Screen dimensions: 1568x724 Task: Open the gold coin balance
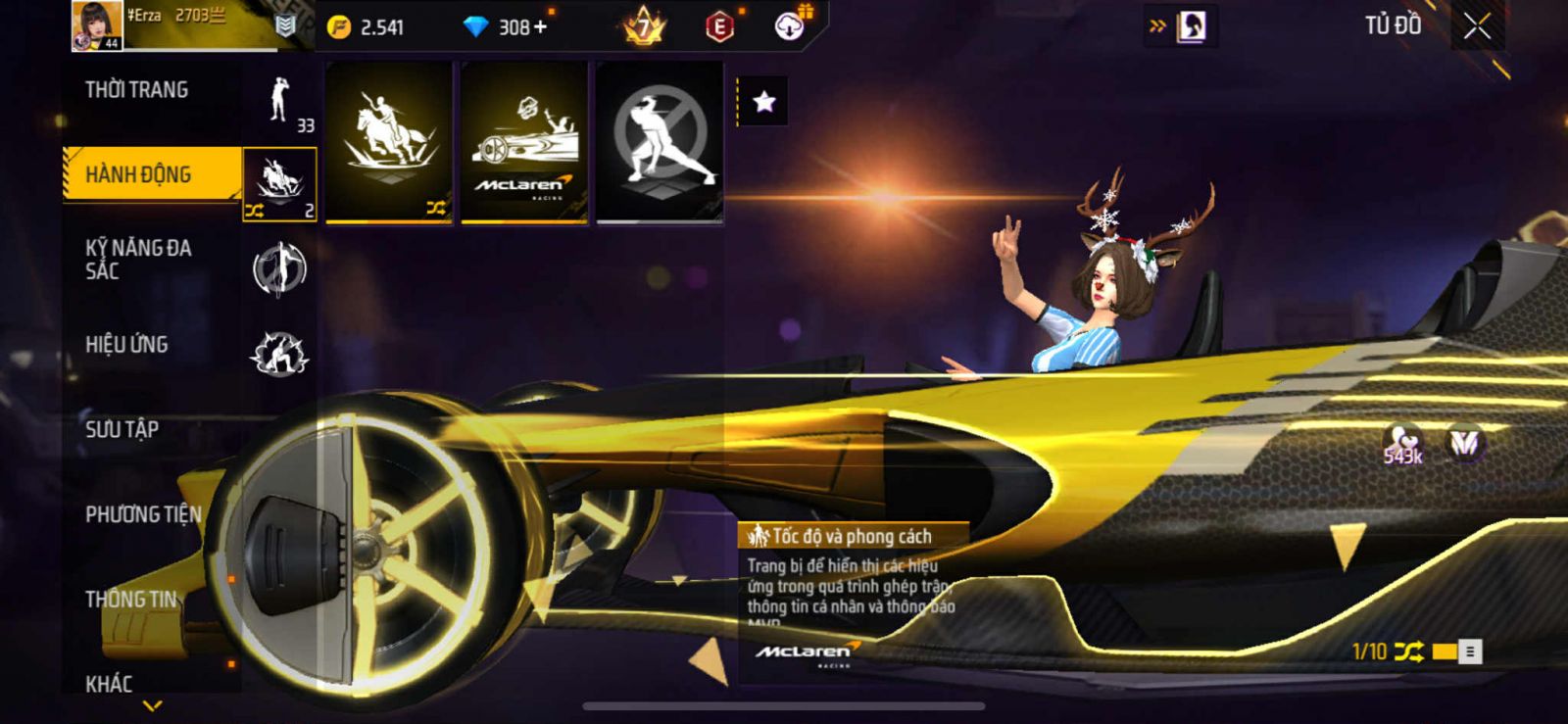click(367, 27)
